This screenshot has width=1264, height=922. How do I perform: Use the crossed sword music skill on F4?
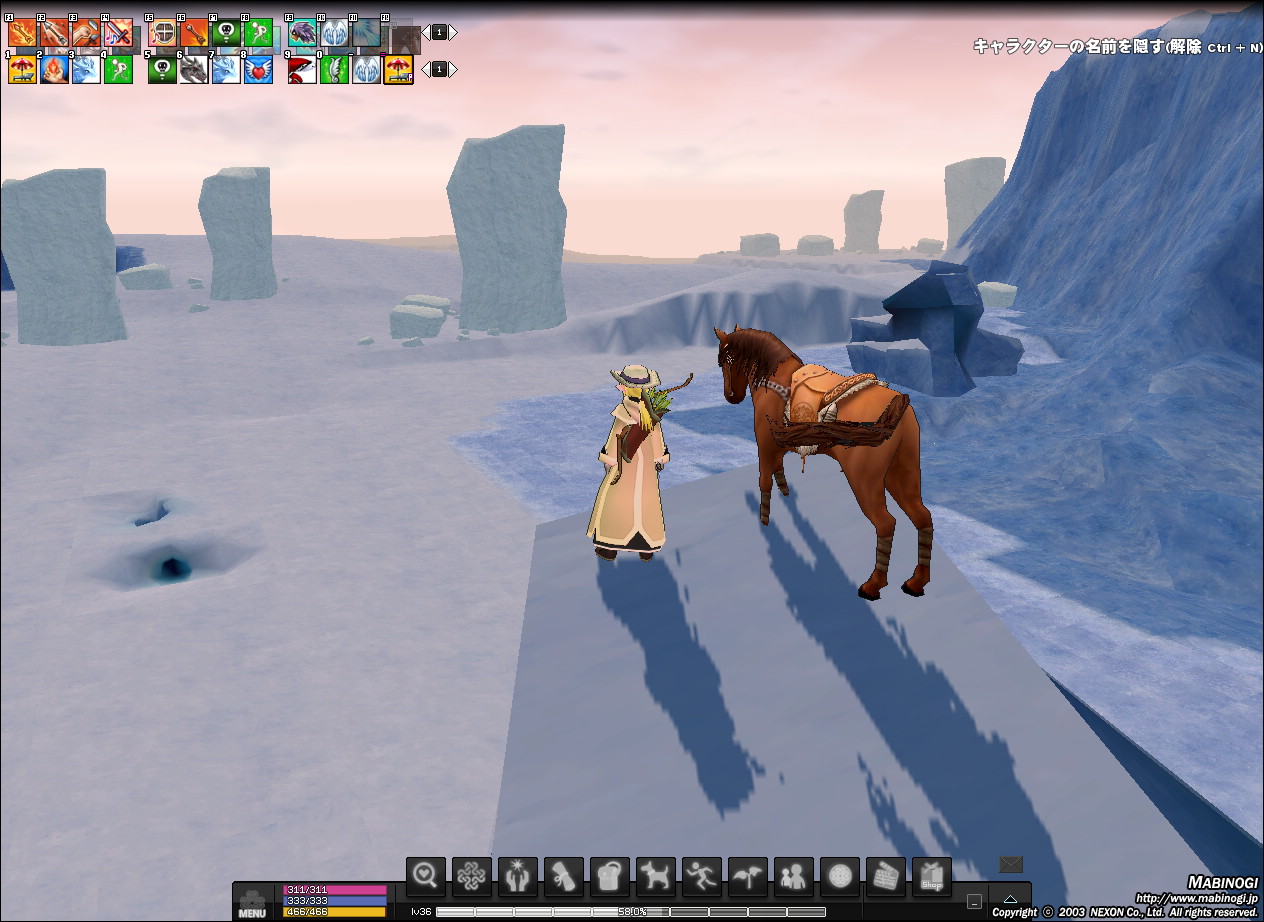(x=118, y=33)
